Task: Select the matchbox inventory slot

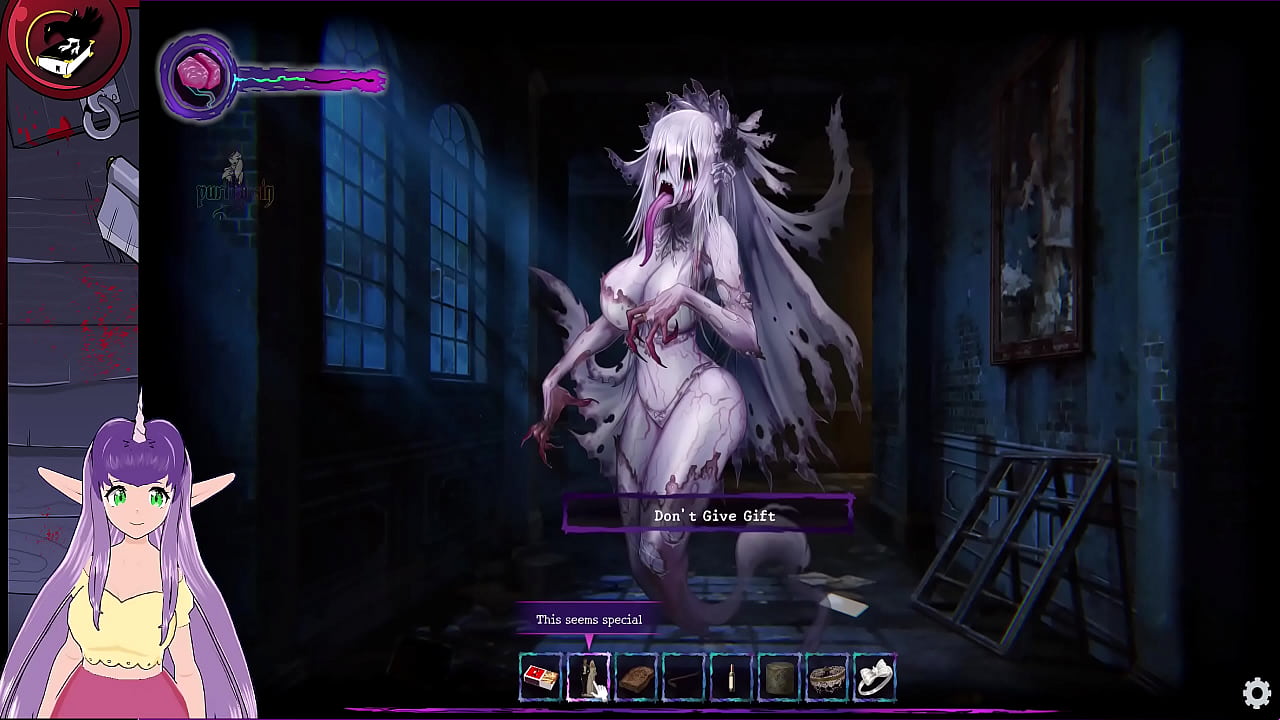Action: point(540,679)
